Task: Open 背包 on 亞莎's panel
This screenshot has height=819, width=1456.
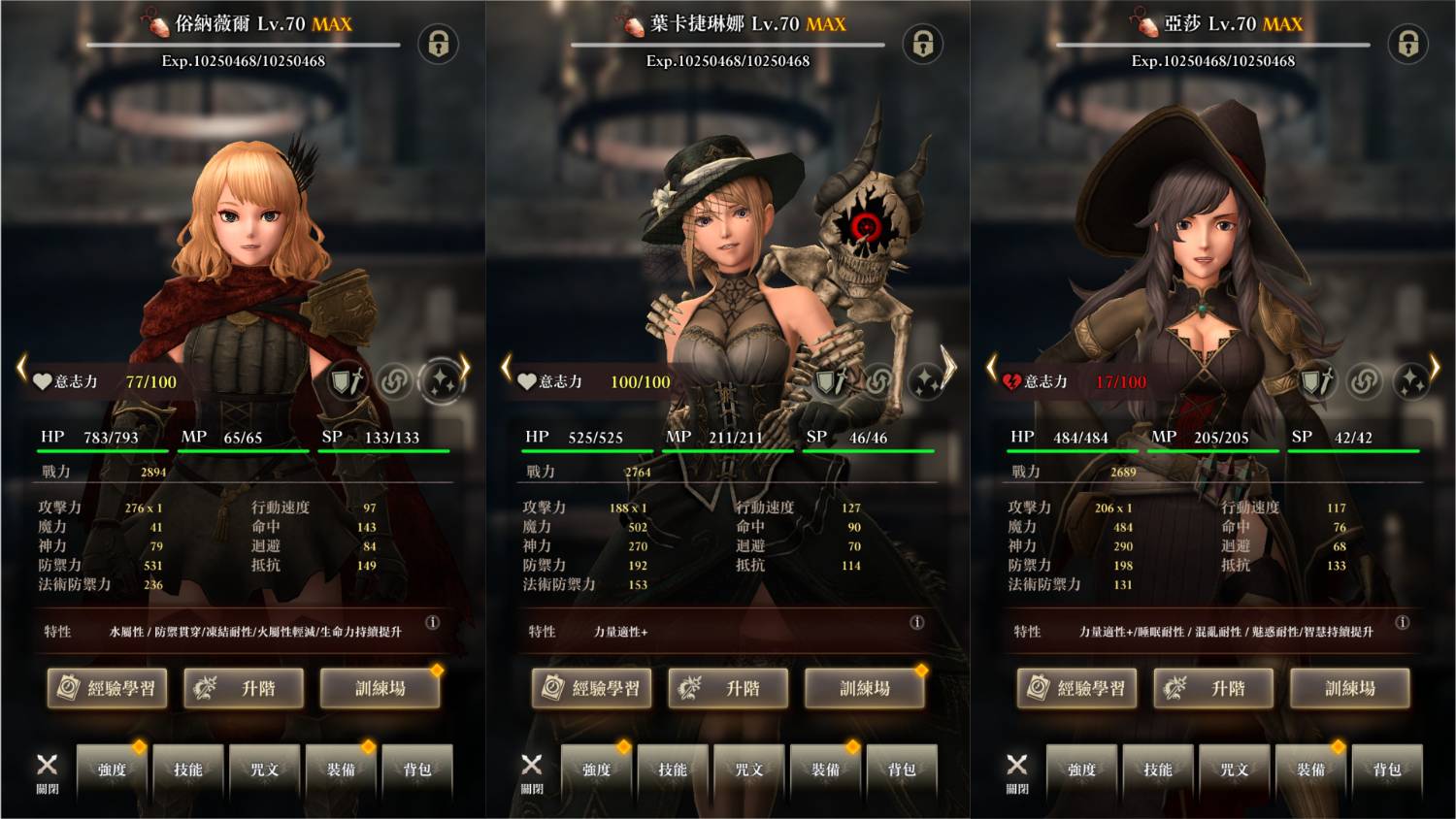Action: [1387, 770]
